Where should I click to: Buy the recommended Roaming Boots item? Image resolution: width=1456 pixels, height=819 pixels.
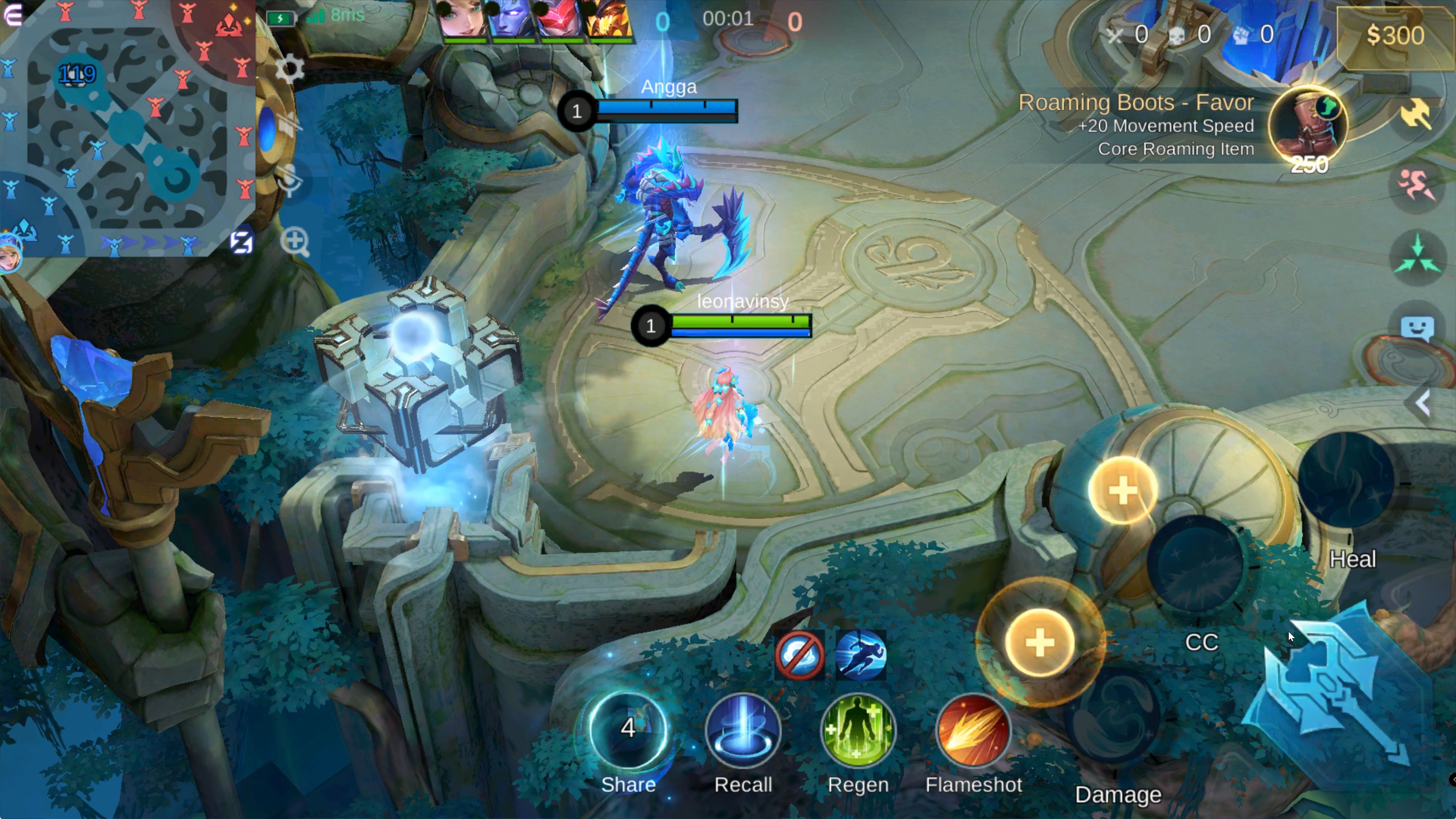click(x=1307, y=126)
